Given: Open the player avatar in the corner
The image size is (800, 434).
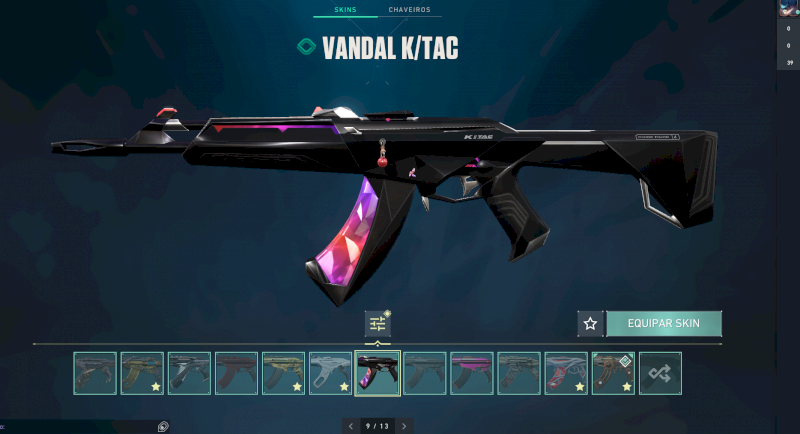Looking at the screenshot, I should click(x=788, y=8).
